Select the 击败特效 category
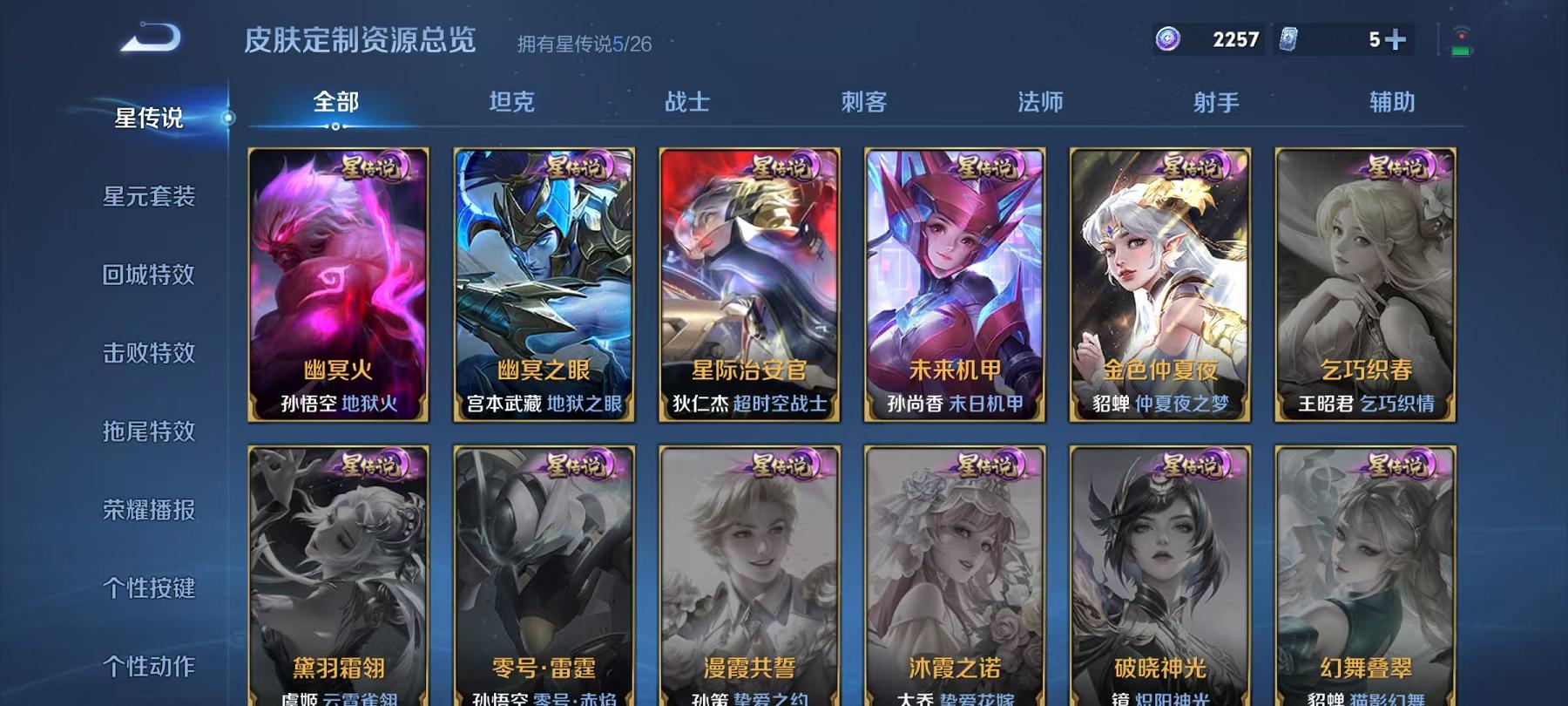1568x706 pixels. pos(150,354)
